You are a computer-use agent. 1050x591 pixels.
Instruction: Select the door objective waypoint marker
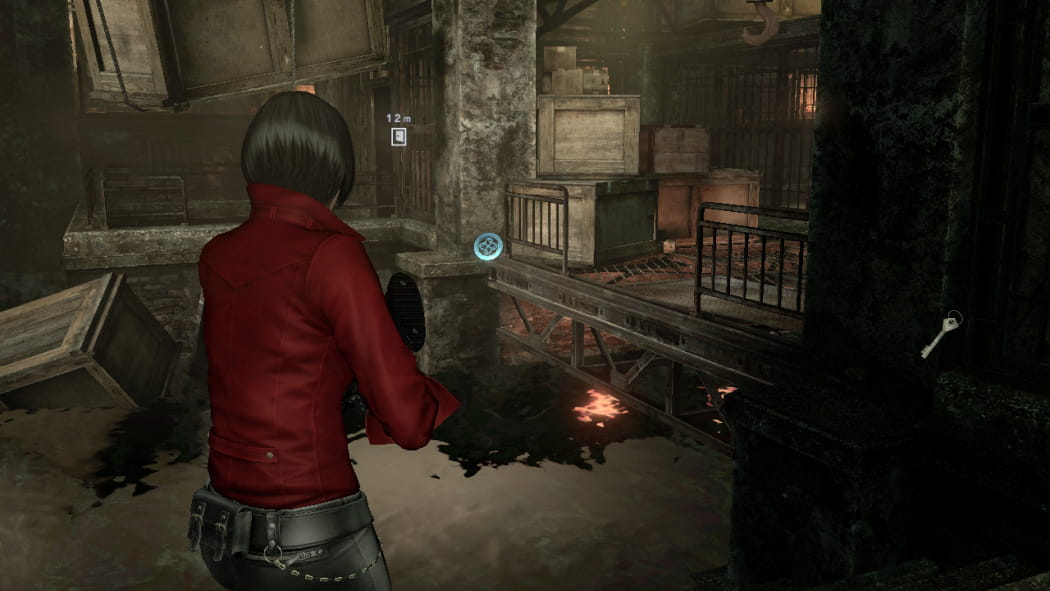coord(399,136)
